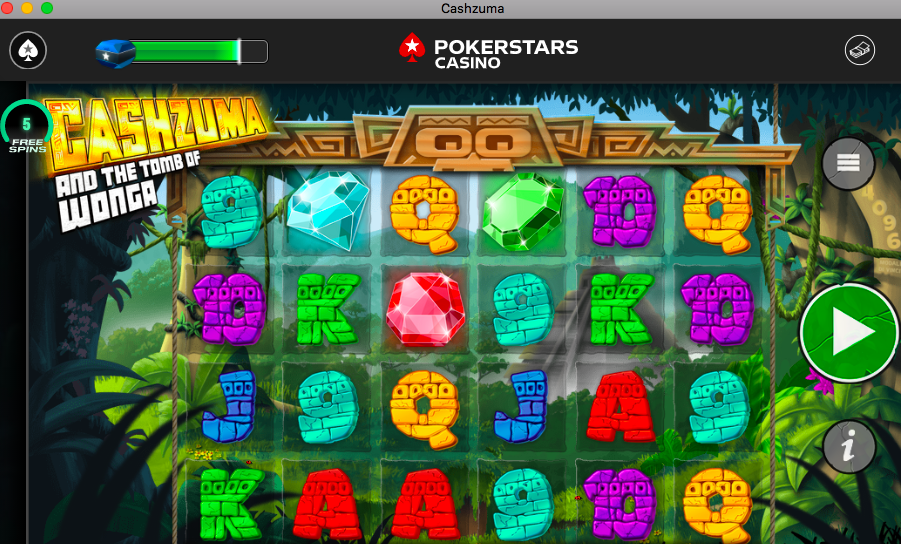Spin the reels with the green play button
Image resolution: width=901 pixels, height=544 pixels.
tap(849, 334)
